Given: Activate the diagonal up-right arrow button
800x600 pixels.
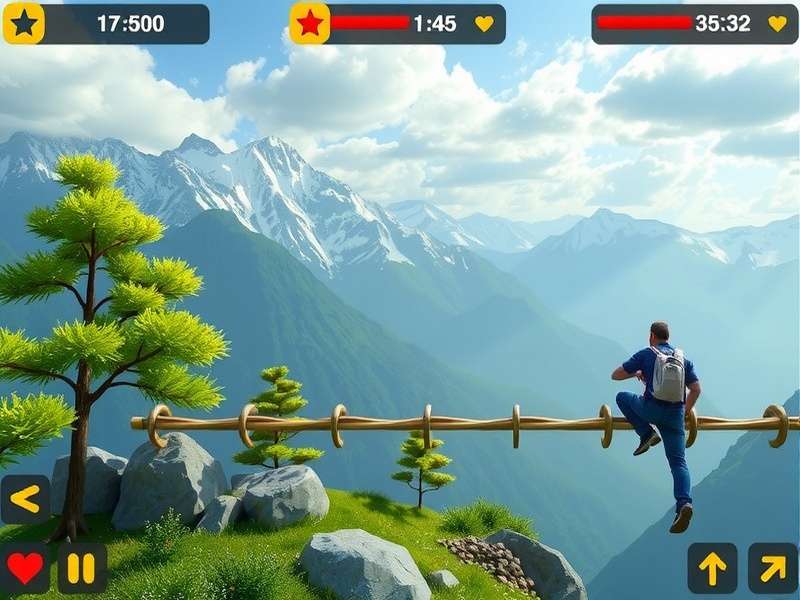Looking at the screenshot, I should (772, 568).
